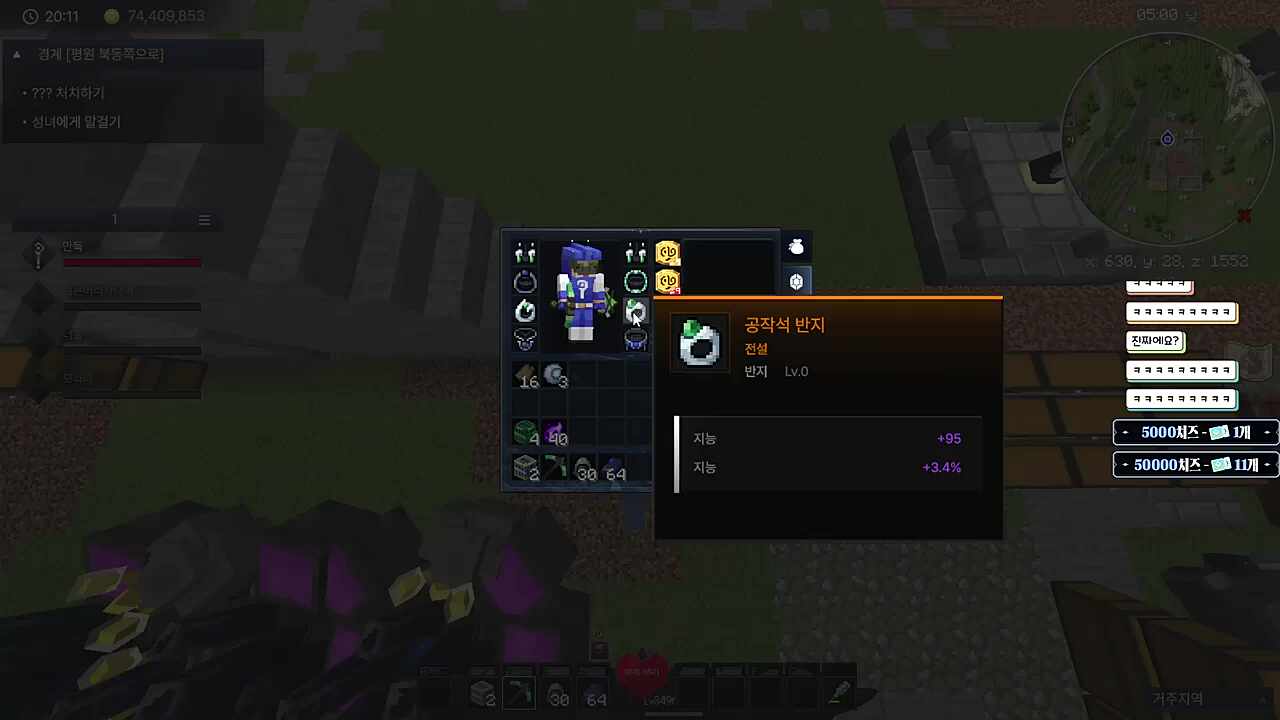This screenshot has height=720, width=1280.
Task: Open the party panel hamburger menu
Action: tap(204, 220)
